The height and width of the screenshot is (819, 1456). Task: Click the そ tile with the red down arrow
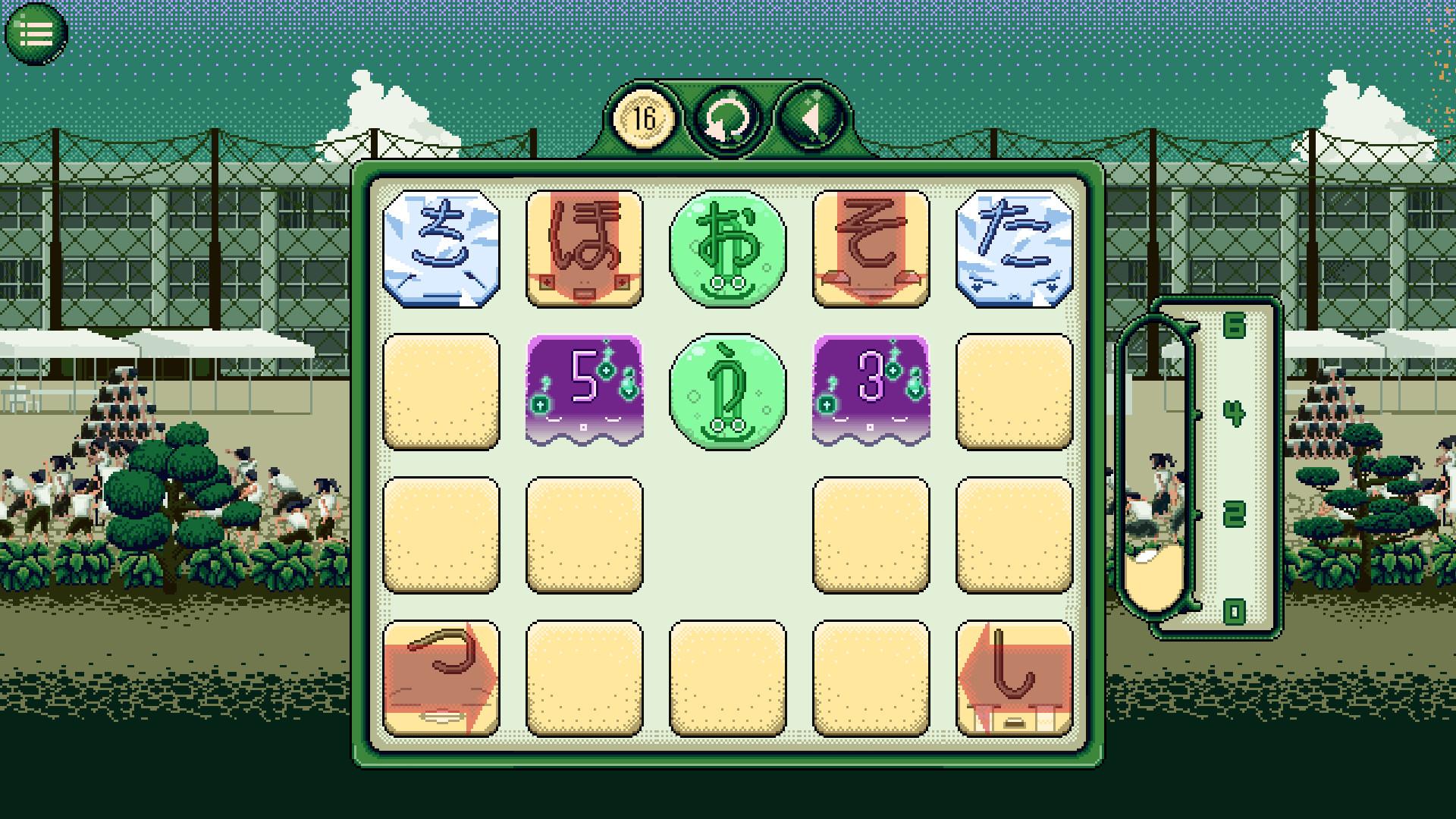click(x=871, y=250)
